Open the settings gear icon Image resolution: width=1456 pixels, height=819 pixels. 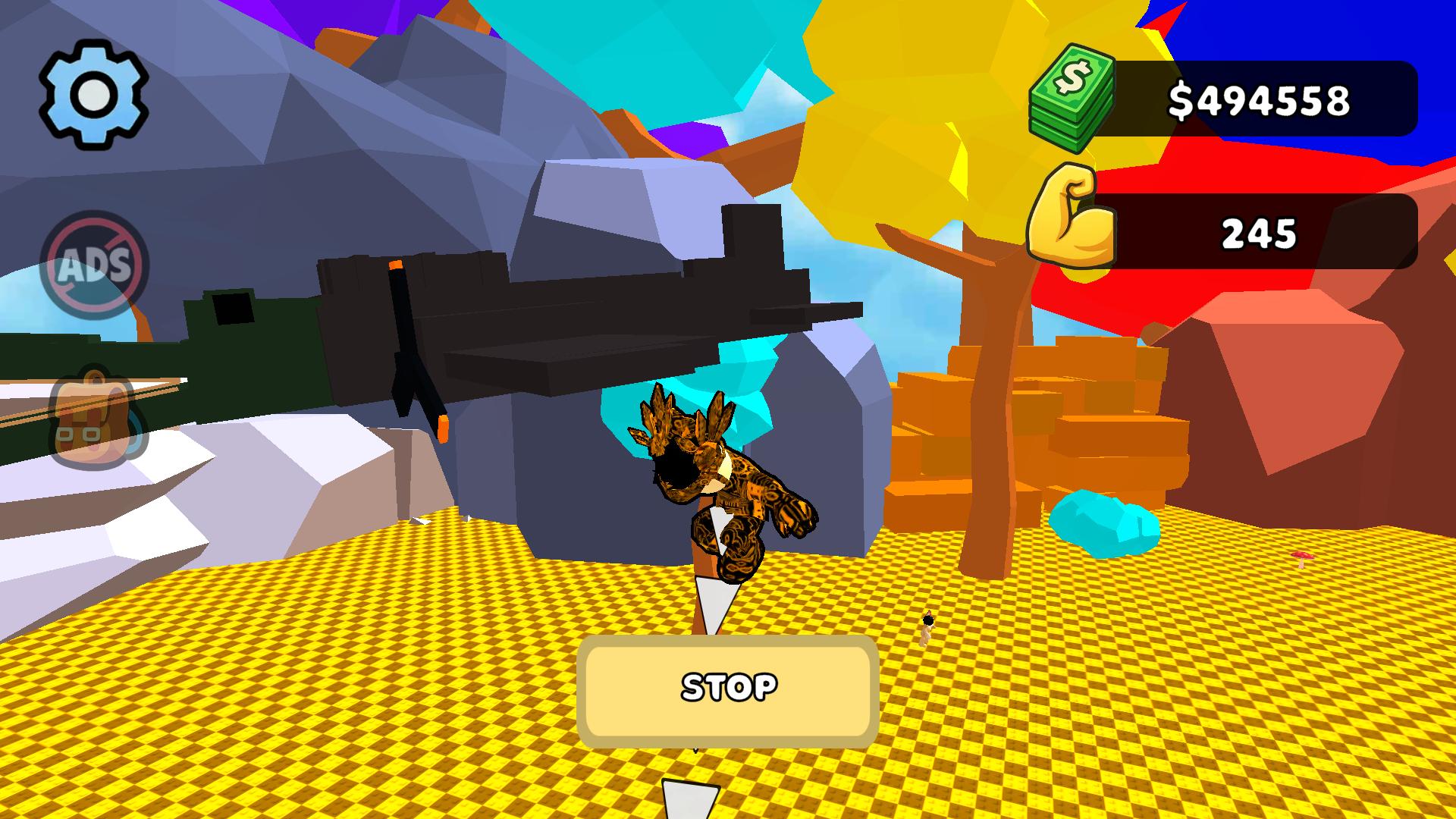pos(94,91)
